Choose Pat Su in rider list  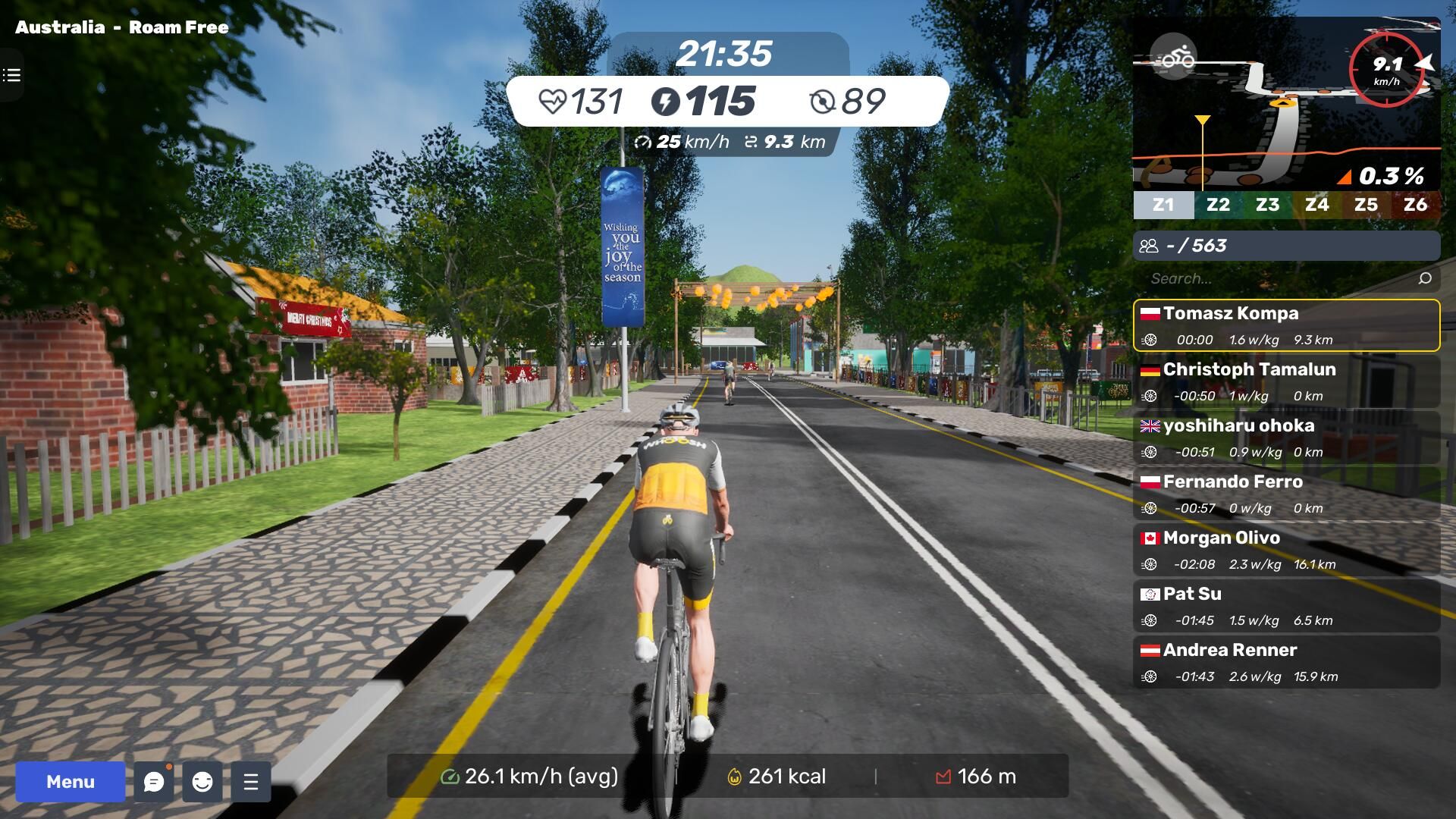[x=1286, y=606]
